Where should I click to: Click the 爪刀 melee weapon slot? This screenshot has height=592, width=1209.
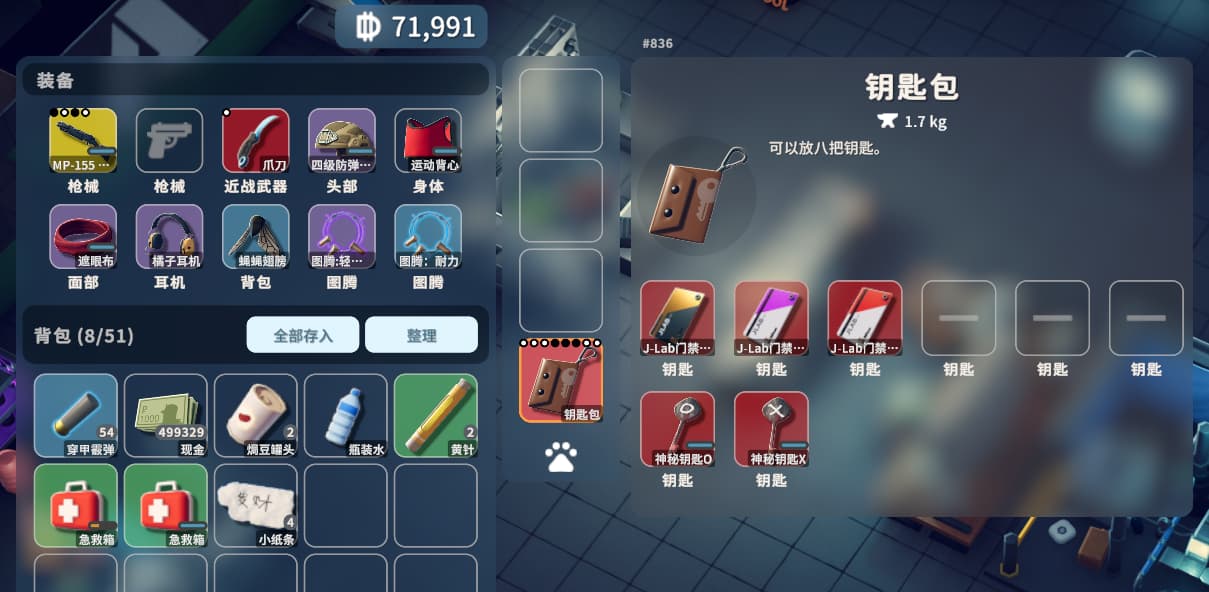click(x=255, y=141)
